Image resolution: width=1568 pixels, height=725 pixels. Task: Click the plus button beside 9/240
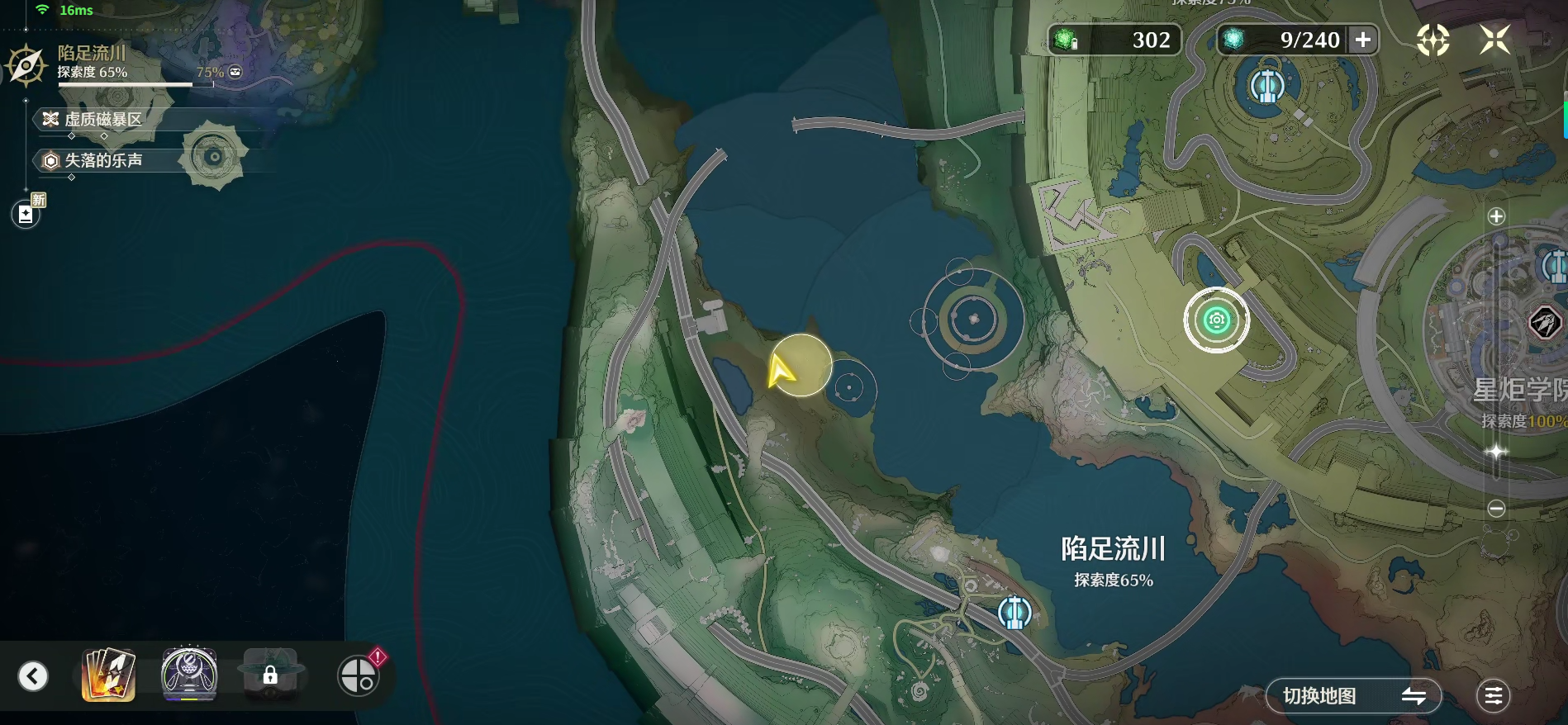point(1362,40)
